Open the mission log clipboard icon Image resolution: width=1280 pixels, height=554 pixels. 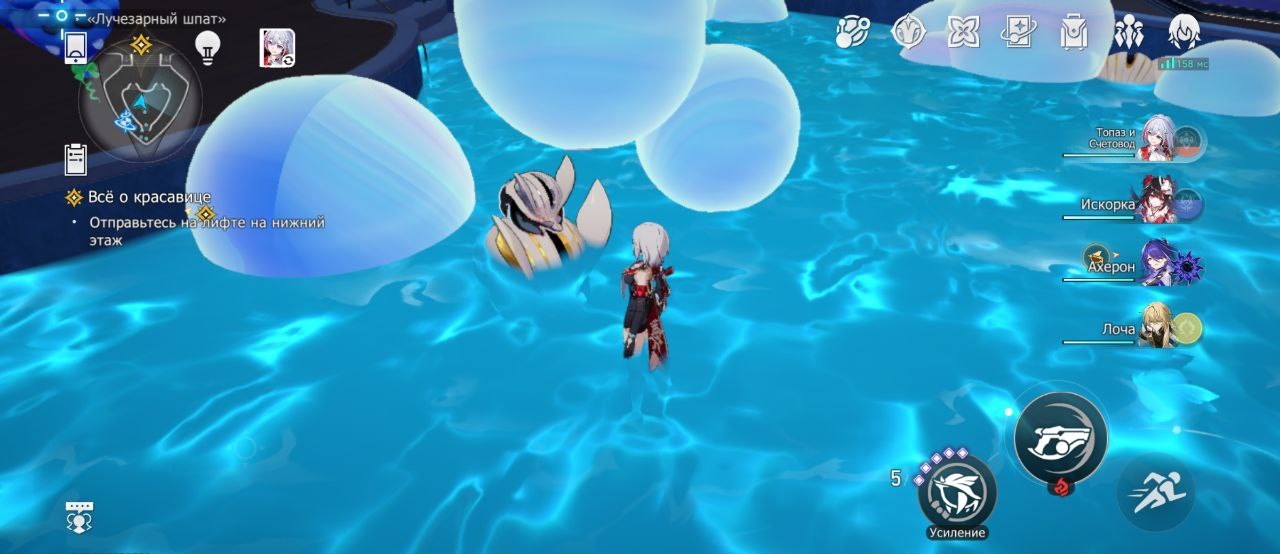coord(75,159)
